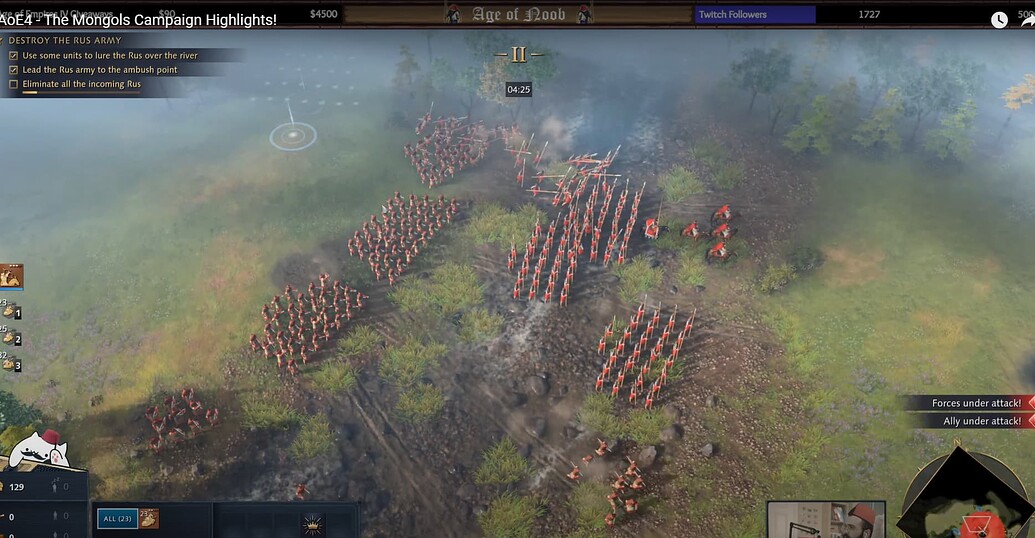1035x538 pixels.
Task: Open the video title link at top
Action: [139, 19]
